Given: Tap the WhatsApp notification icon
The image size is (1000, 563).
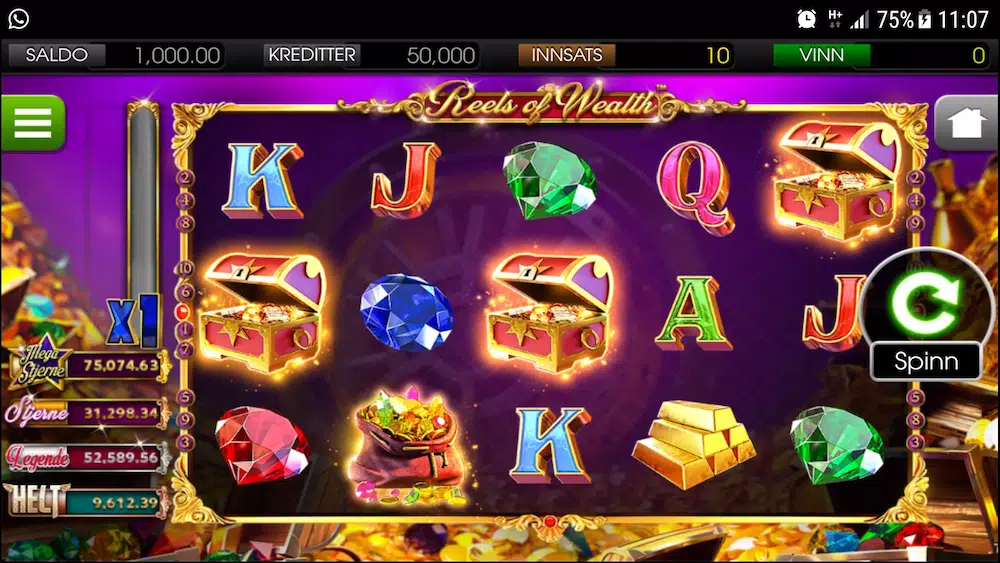Looking at the screenshot, I should tap(18, 18).
